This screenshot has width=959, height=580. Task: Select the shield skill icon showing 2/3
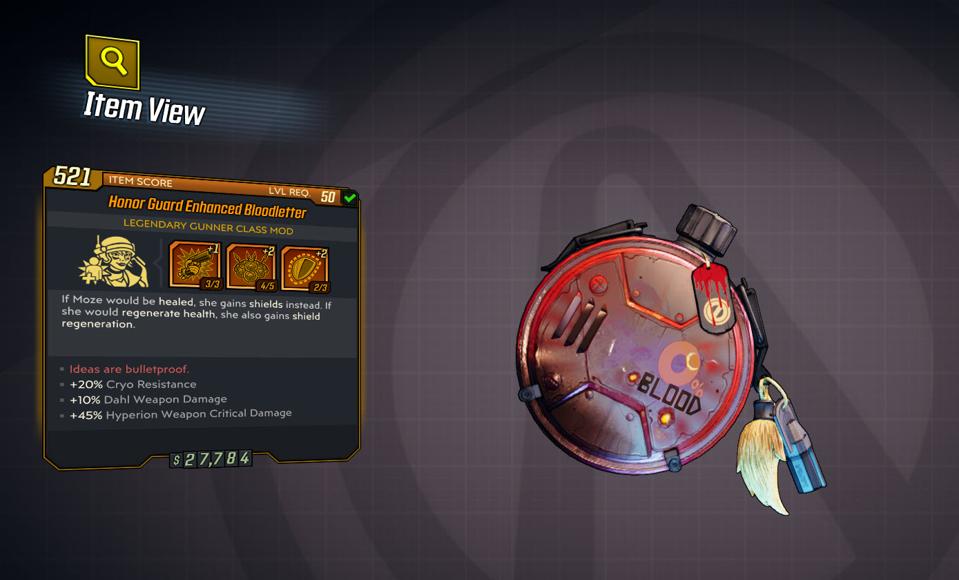(x=304, y=265)
